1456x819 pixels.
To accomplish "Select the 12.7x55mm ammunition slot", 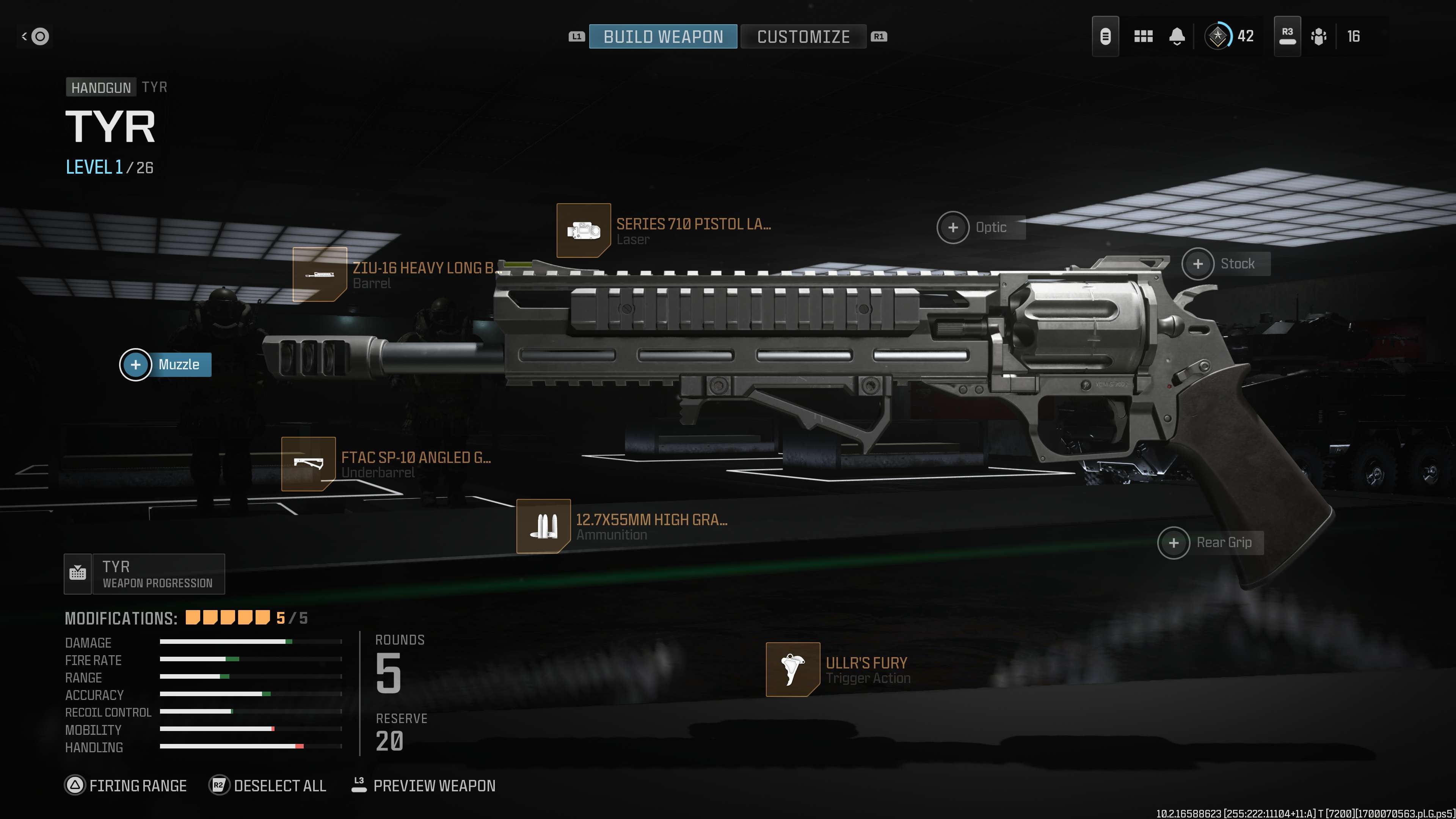I will (x=543, y=526).
